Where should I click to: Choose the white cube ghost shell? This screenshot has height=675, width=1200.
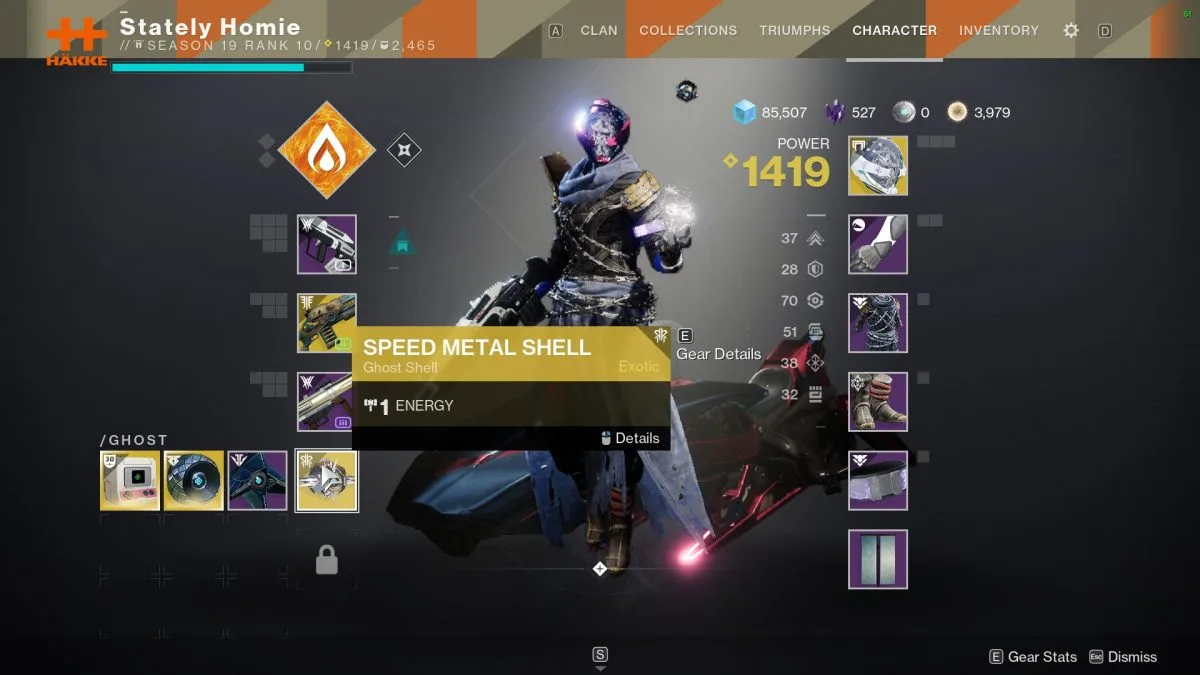pyautogui.click(x=130, y=481)
